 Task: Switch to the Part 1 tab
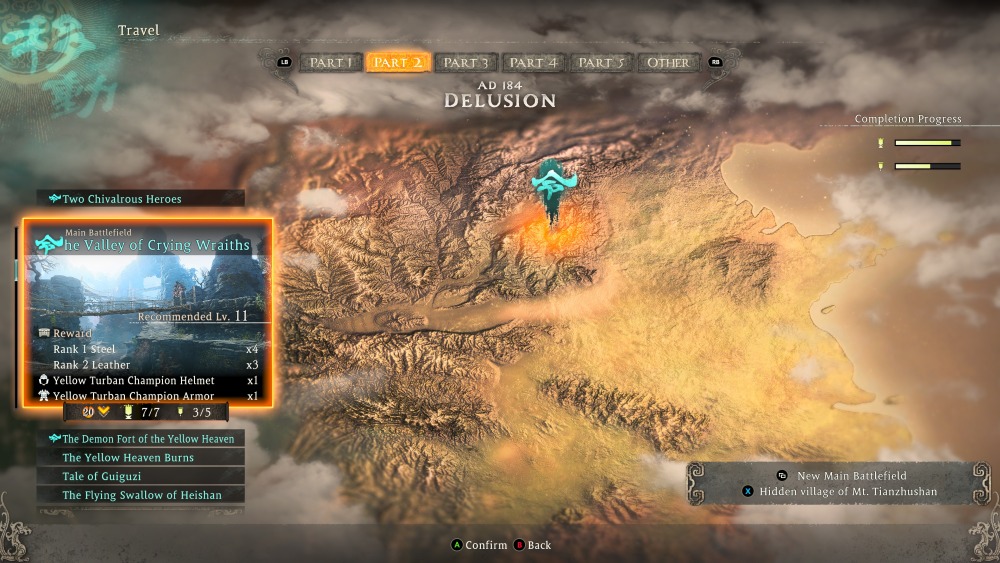pos(331,63)
